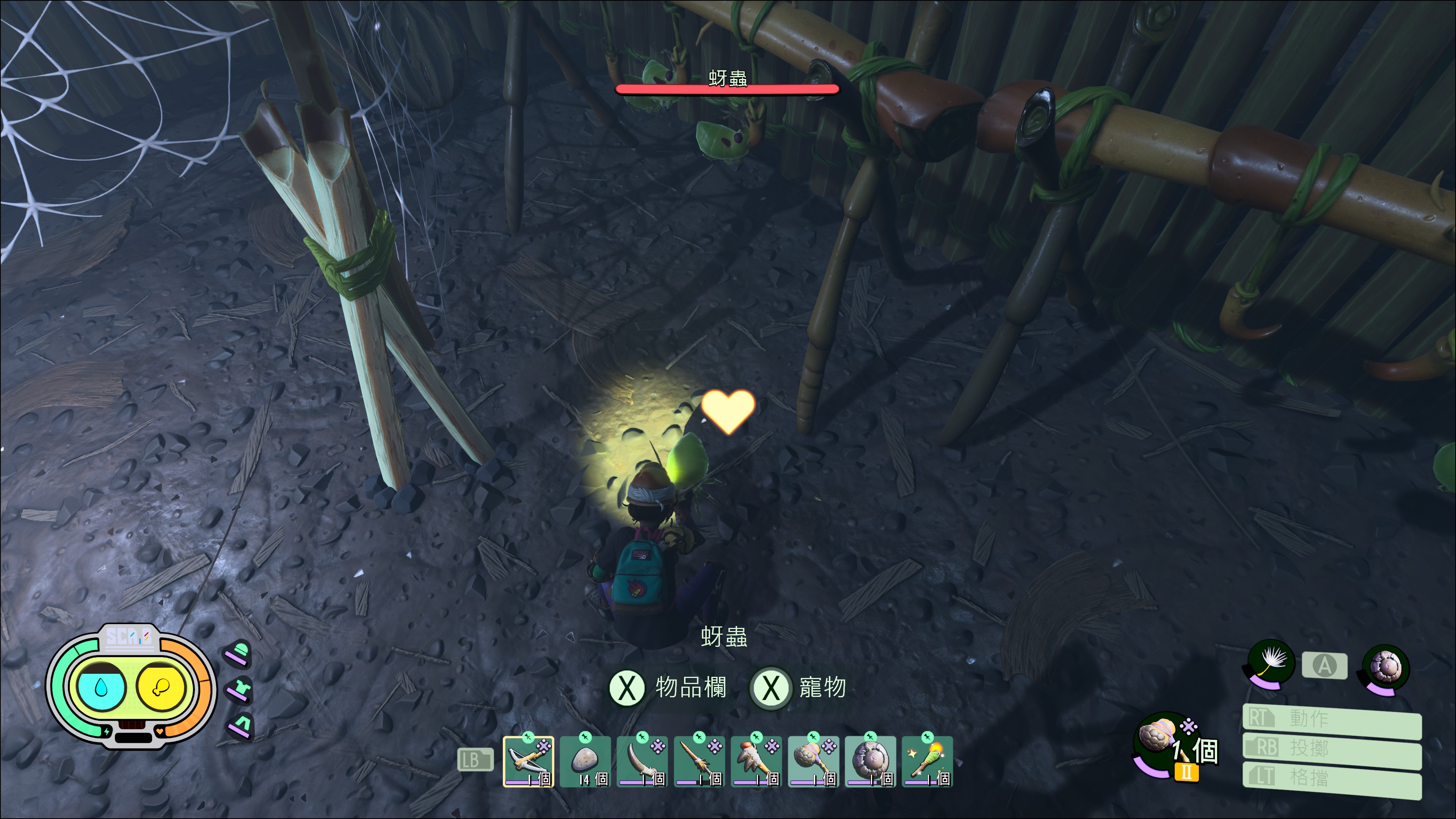Viewport: 1456px width, 819px height.
Task: Choose the claw club hotbar slot
Action: [756, 761]
